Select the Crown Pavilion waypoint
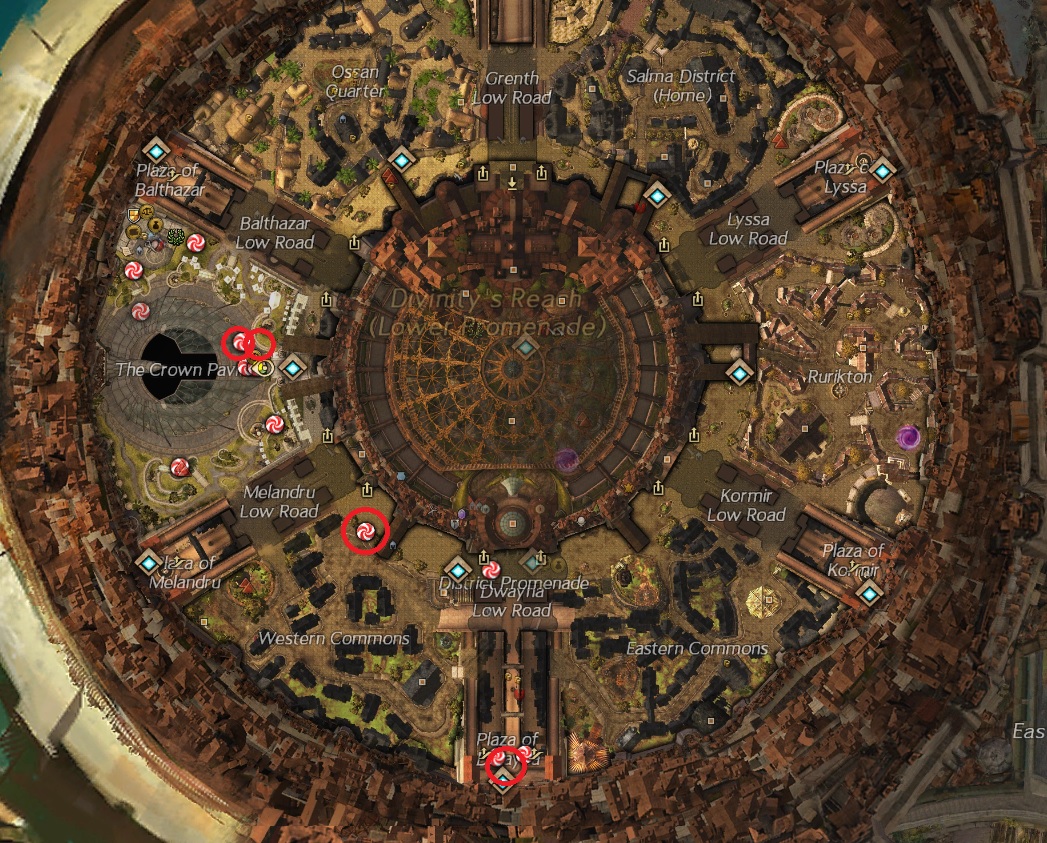This screenshot has width=1047, height=843. (x=293, y=368)
